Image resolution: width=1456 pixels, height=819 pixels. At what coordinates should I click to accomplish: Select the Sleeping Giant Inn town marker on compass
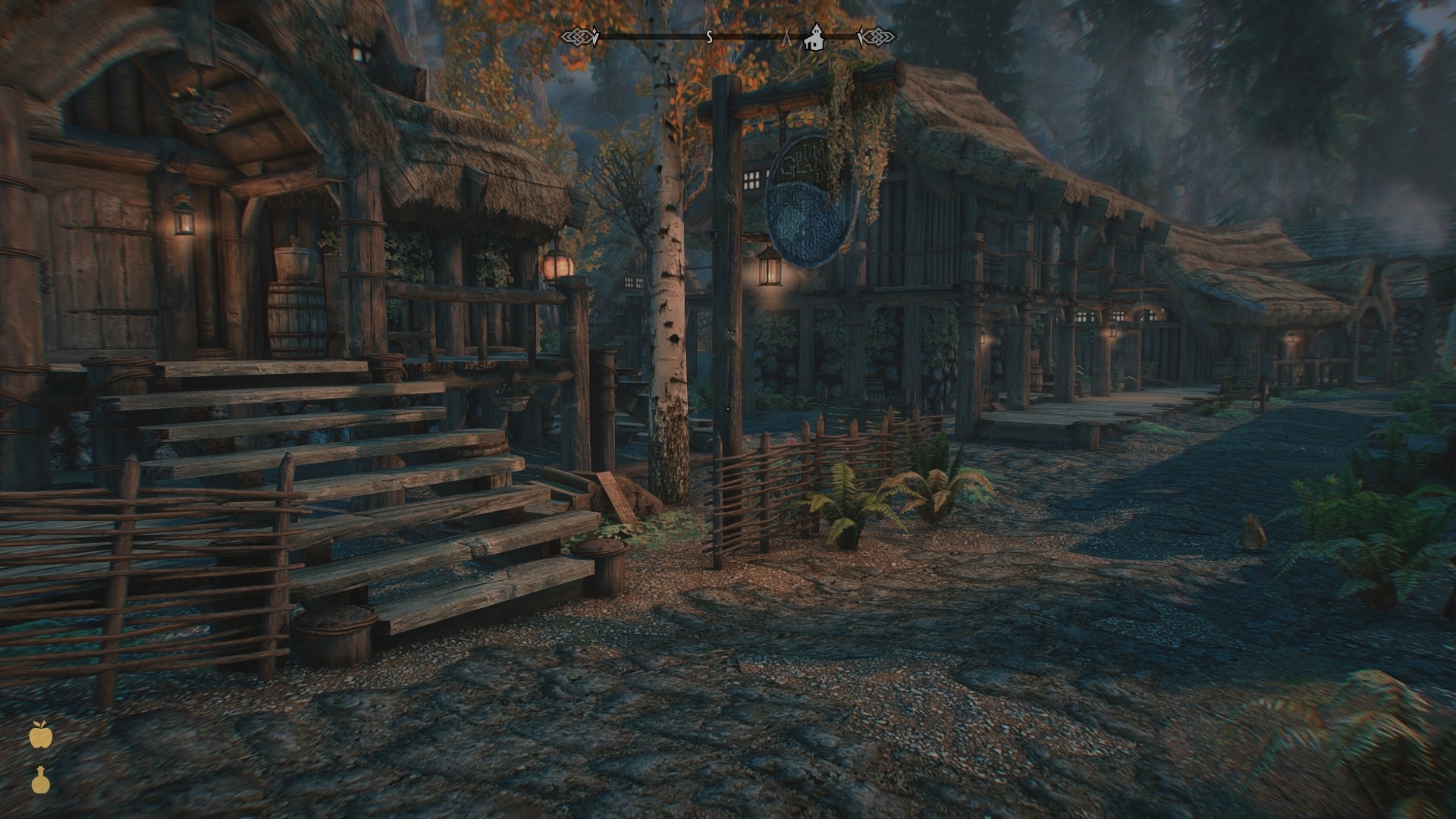(x=814, y=36)
